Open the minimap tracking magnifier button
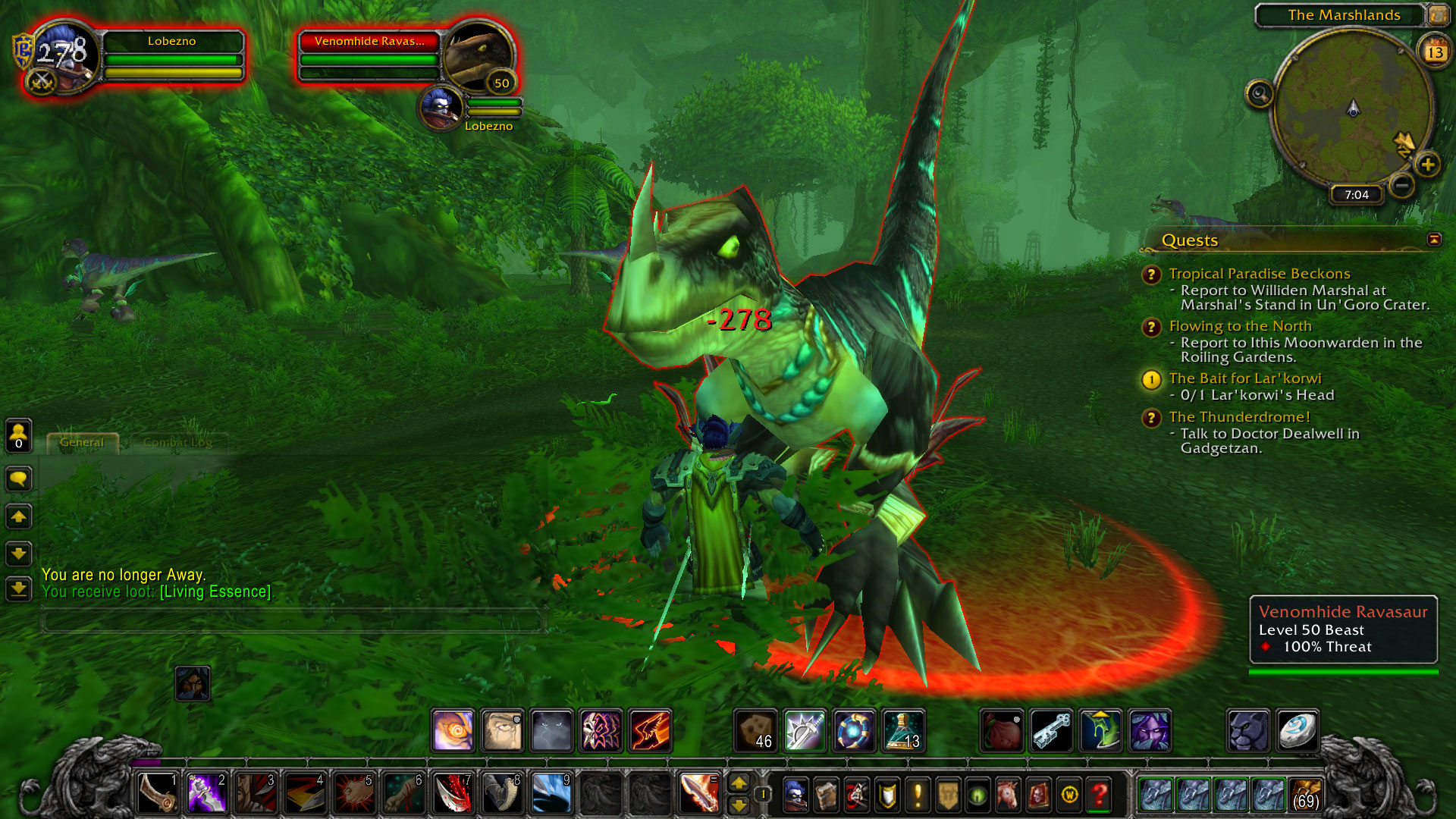 (1259, 94)
